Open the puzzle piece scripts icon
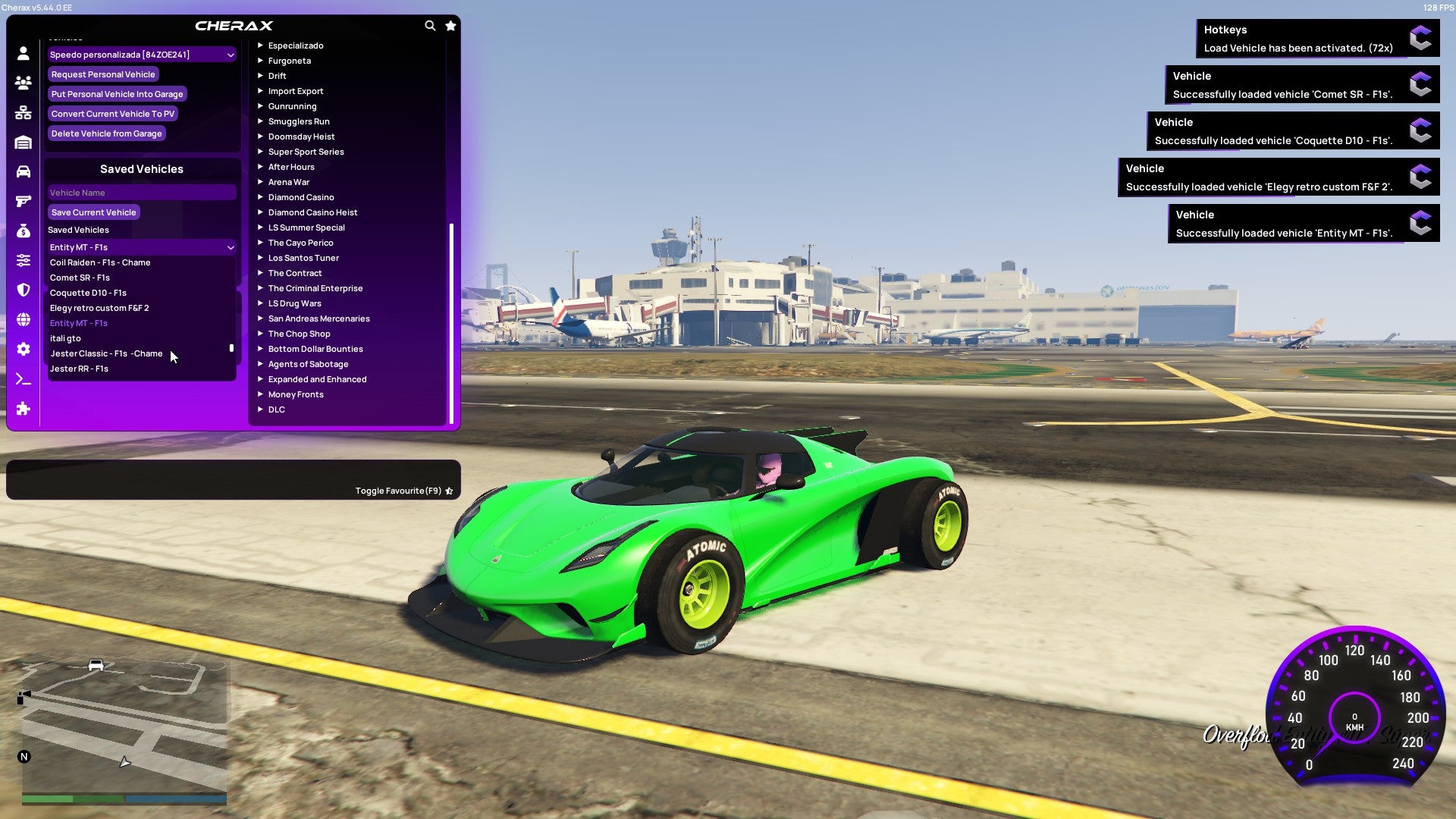1456x819 pixels. [22, 409]
